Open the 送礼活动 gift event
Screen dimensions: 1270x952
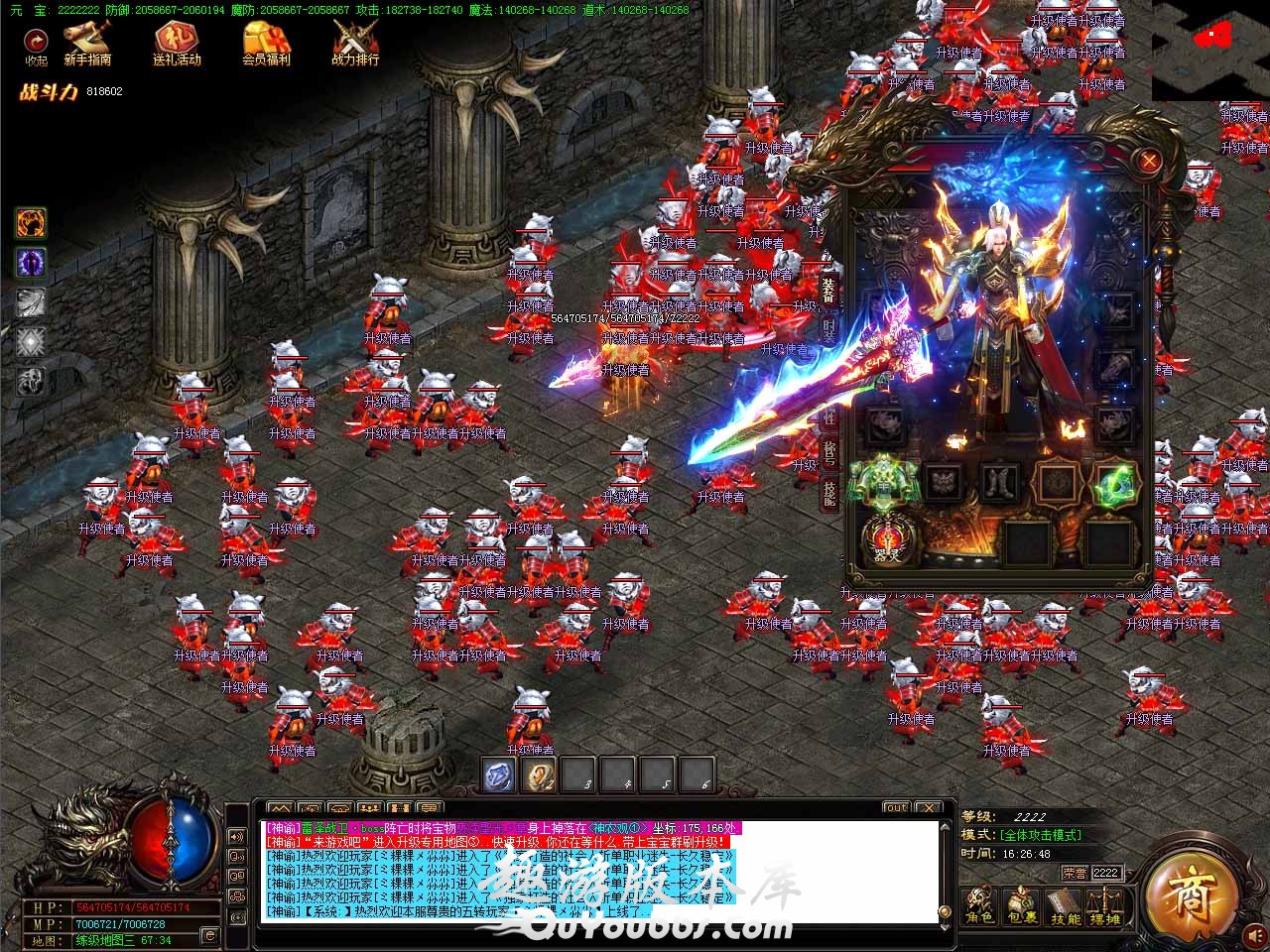pyautogui.click(x=177, y=43)
